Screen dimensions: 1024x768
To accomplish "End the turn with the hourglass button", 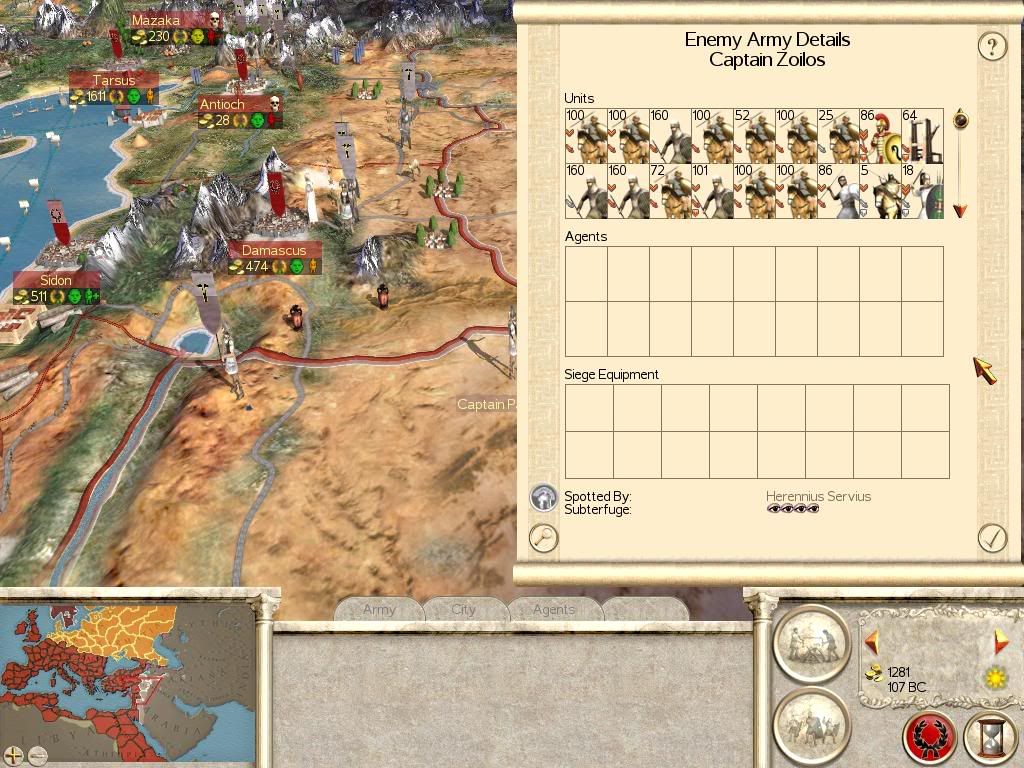I will (989, 739).
